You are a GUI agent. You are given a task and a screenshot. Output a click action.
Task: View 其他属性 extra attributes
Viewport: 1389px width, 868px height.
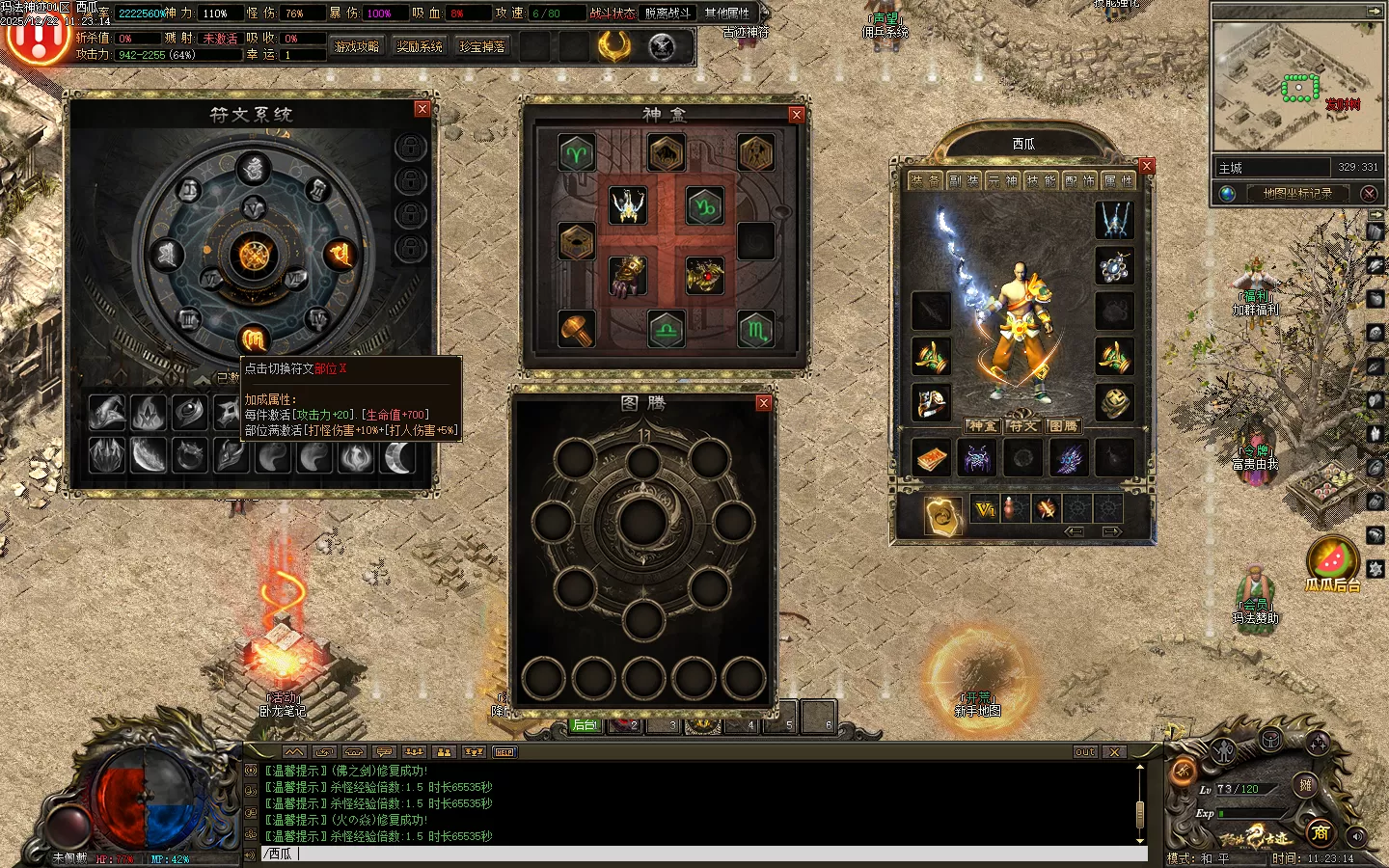727,14
